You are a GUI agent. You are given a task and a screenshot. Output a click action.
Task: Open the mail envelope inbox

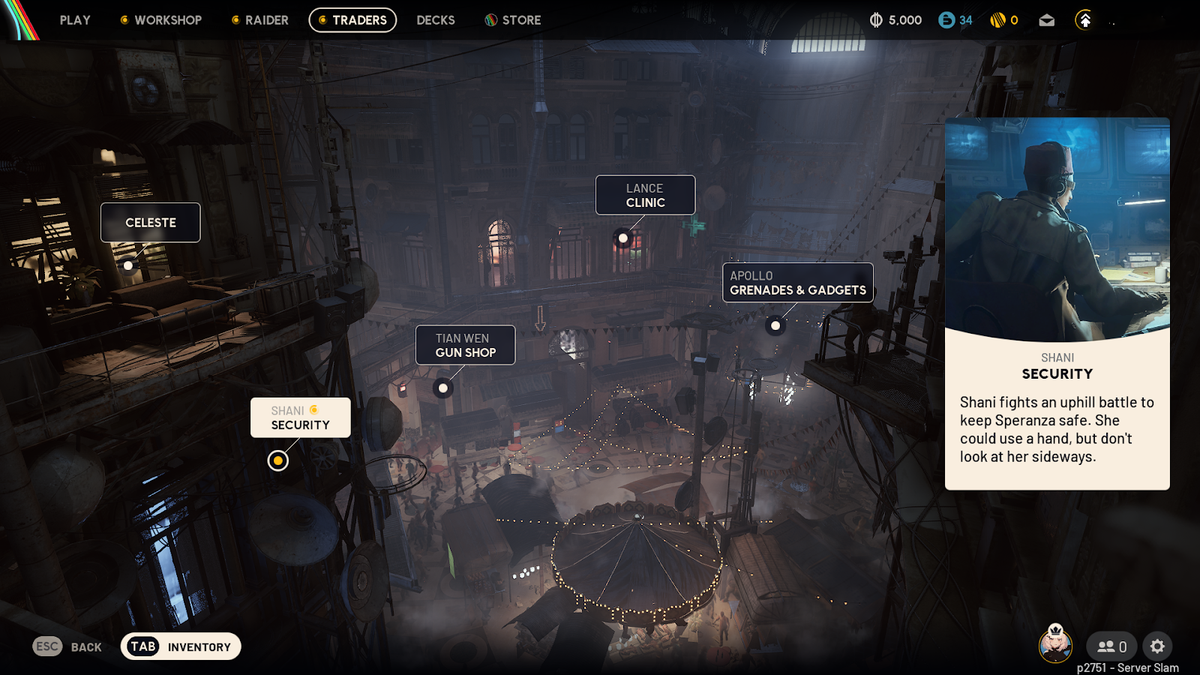1046,20
